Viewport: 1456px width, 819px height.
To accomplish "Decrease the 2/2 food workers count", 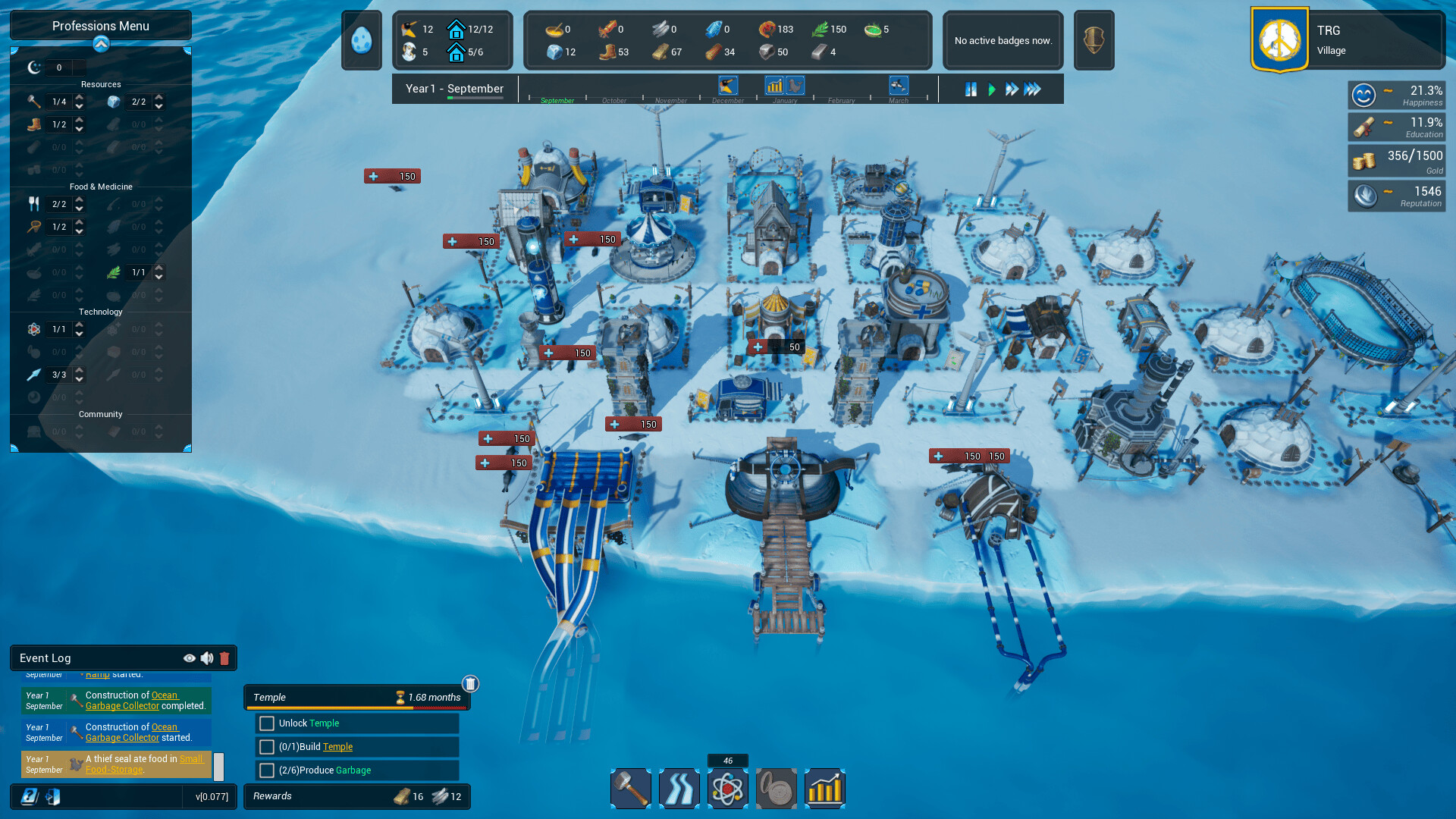I will pos(80,209).
